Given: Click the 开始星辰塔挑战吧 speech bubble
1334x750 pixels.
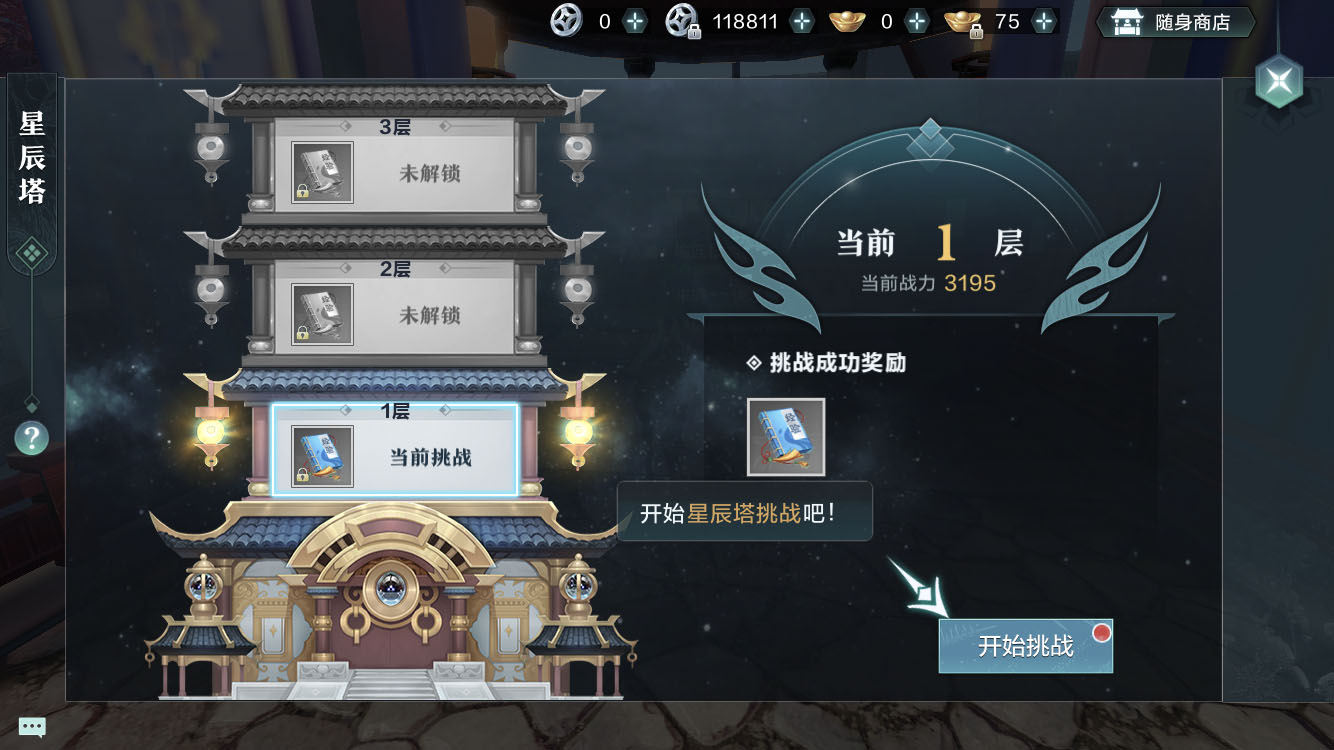Looking at the screenshot, I should tap(745, 510).
